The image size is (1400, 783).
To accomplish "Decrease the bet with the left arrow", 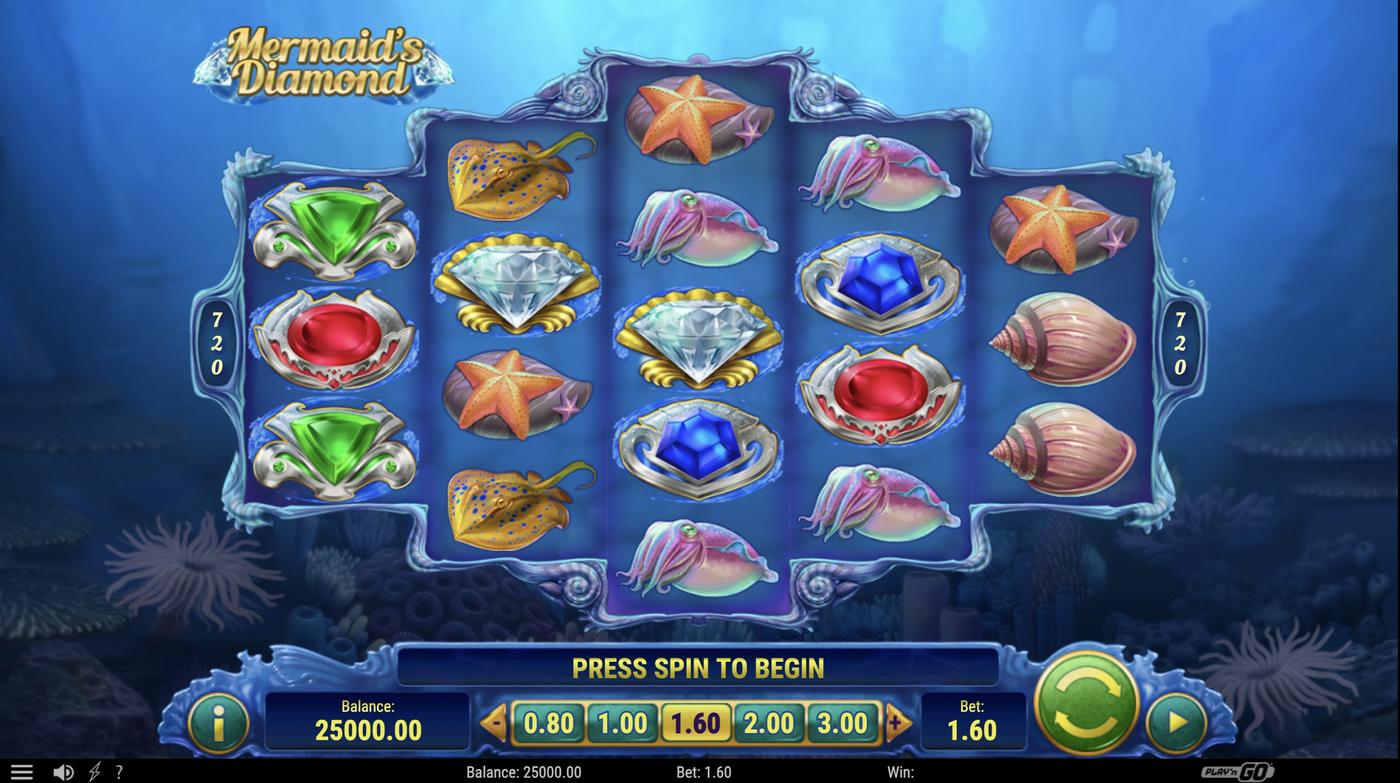I will pyautogui.click(x=493, y=721).
